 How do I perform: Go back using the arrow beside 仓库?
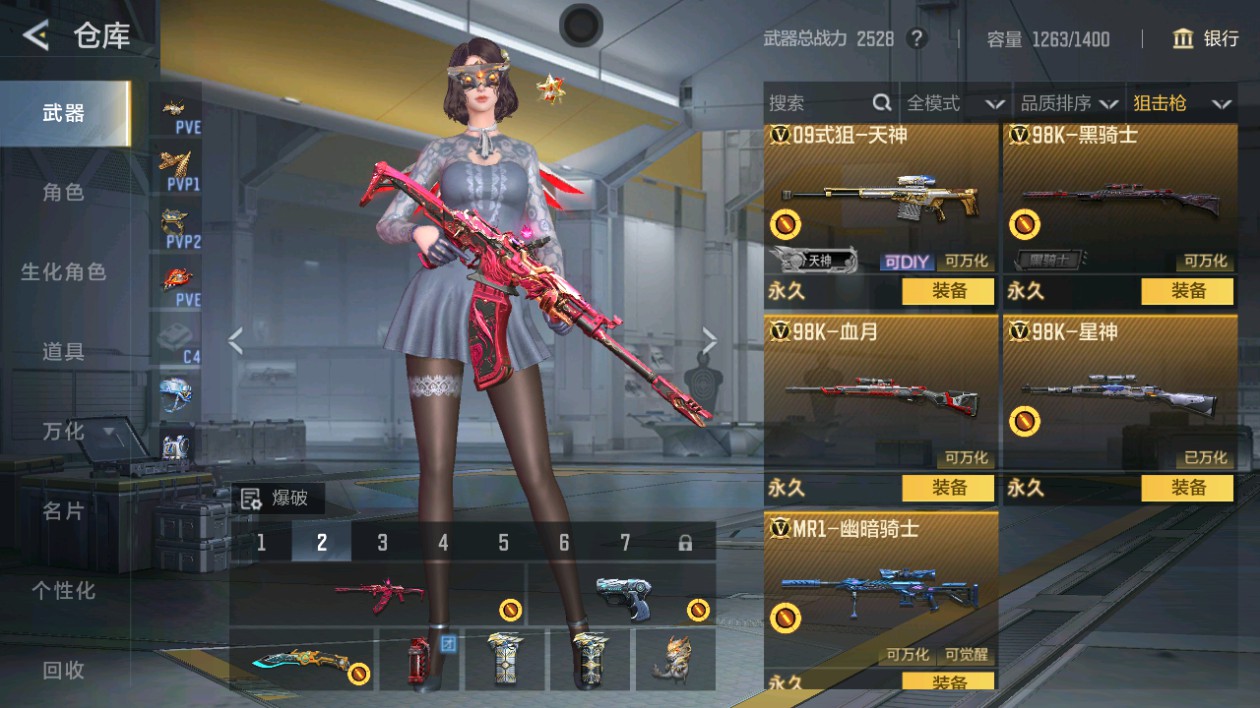coord(36,37)
